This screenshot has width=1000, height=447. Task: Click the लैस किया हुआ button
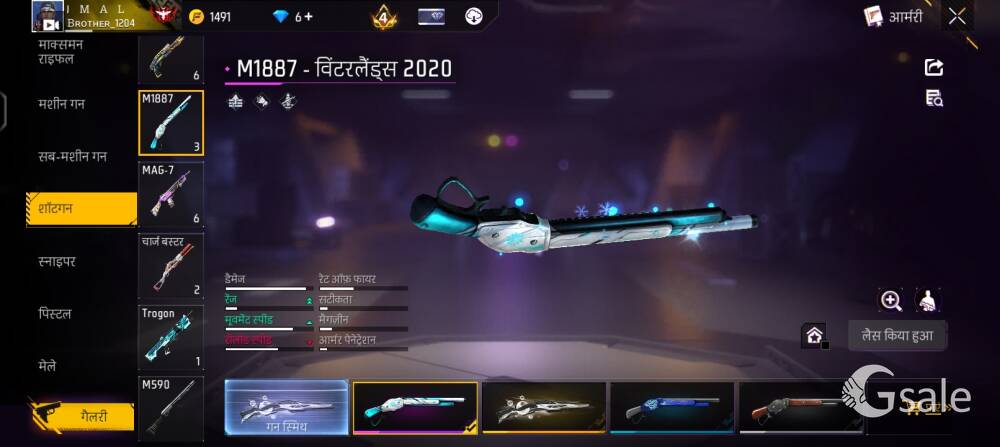point(897,336)
